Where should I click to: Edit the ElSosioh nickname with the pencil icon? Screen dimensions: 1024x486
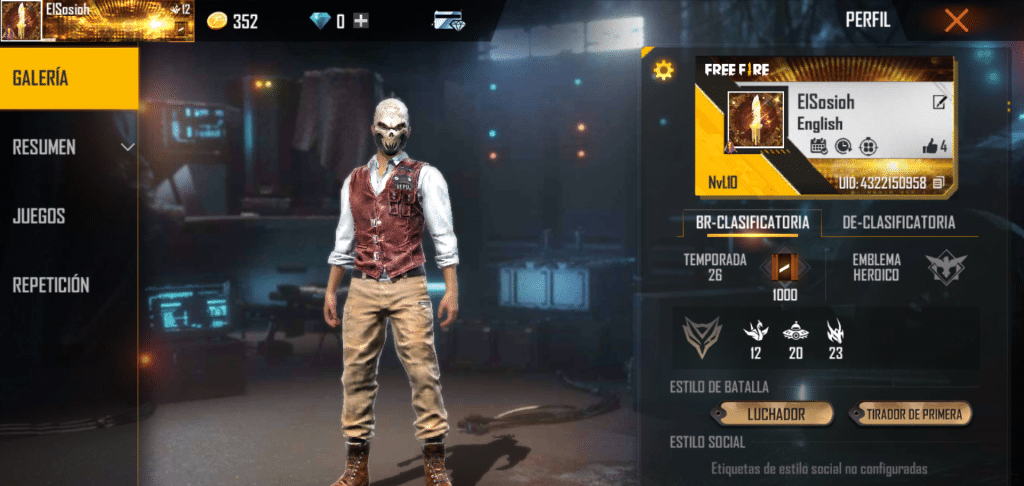pyautogui.click(x=940, y=102)
